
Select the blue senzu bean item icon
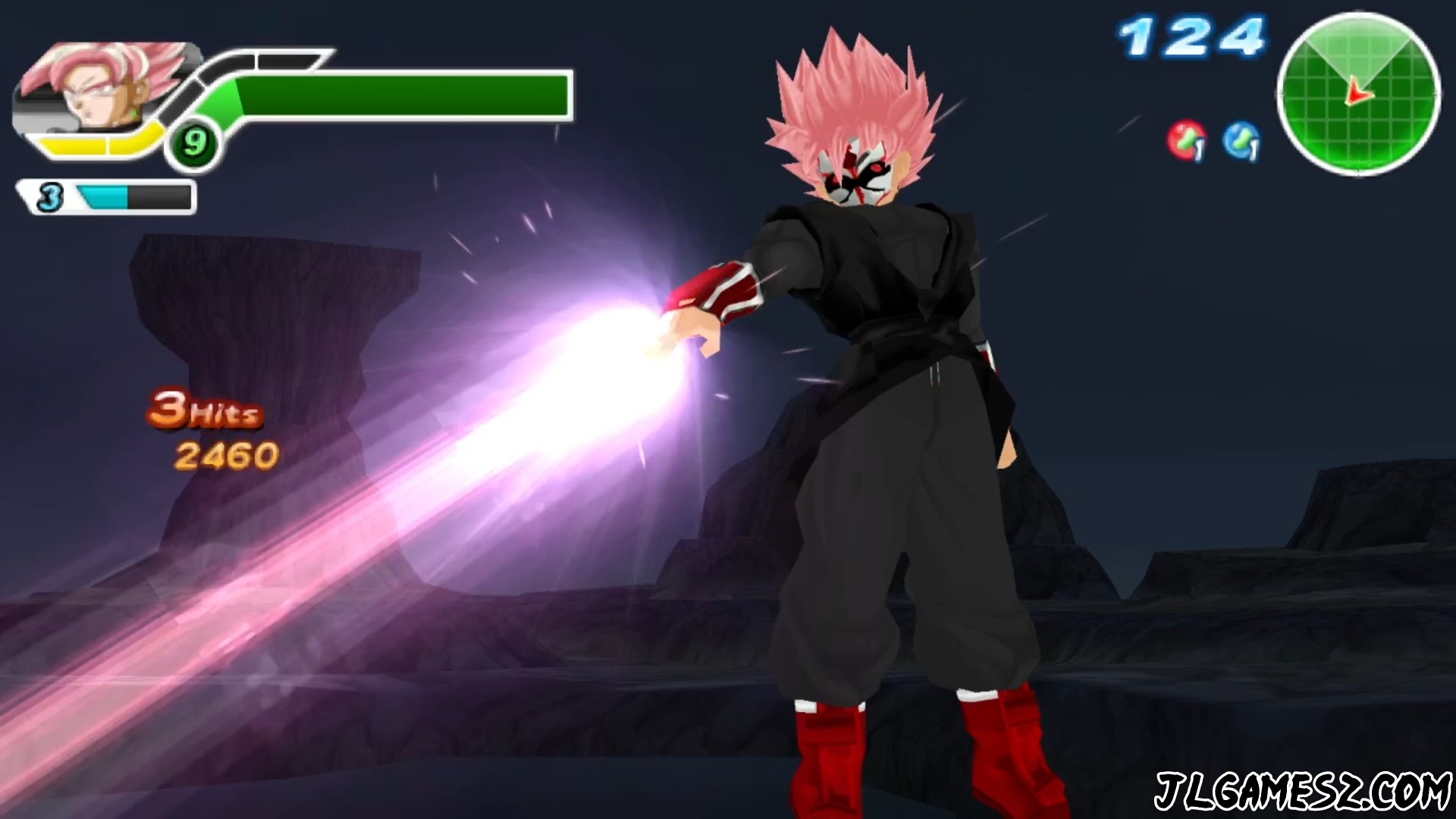(1241, 139)
